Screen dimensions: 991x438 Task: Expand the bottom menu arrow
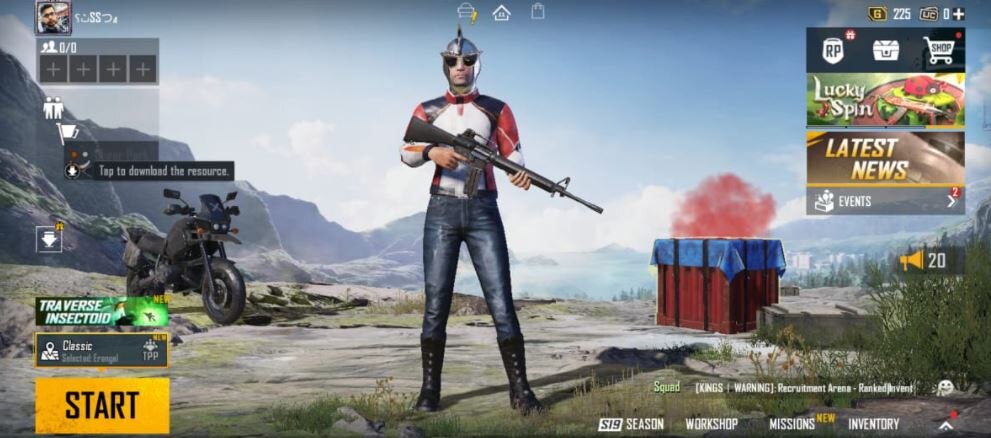pos(945,424)
